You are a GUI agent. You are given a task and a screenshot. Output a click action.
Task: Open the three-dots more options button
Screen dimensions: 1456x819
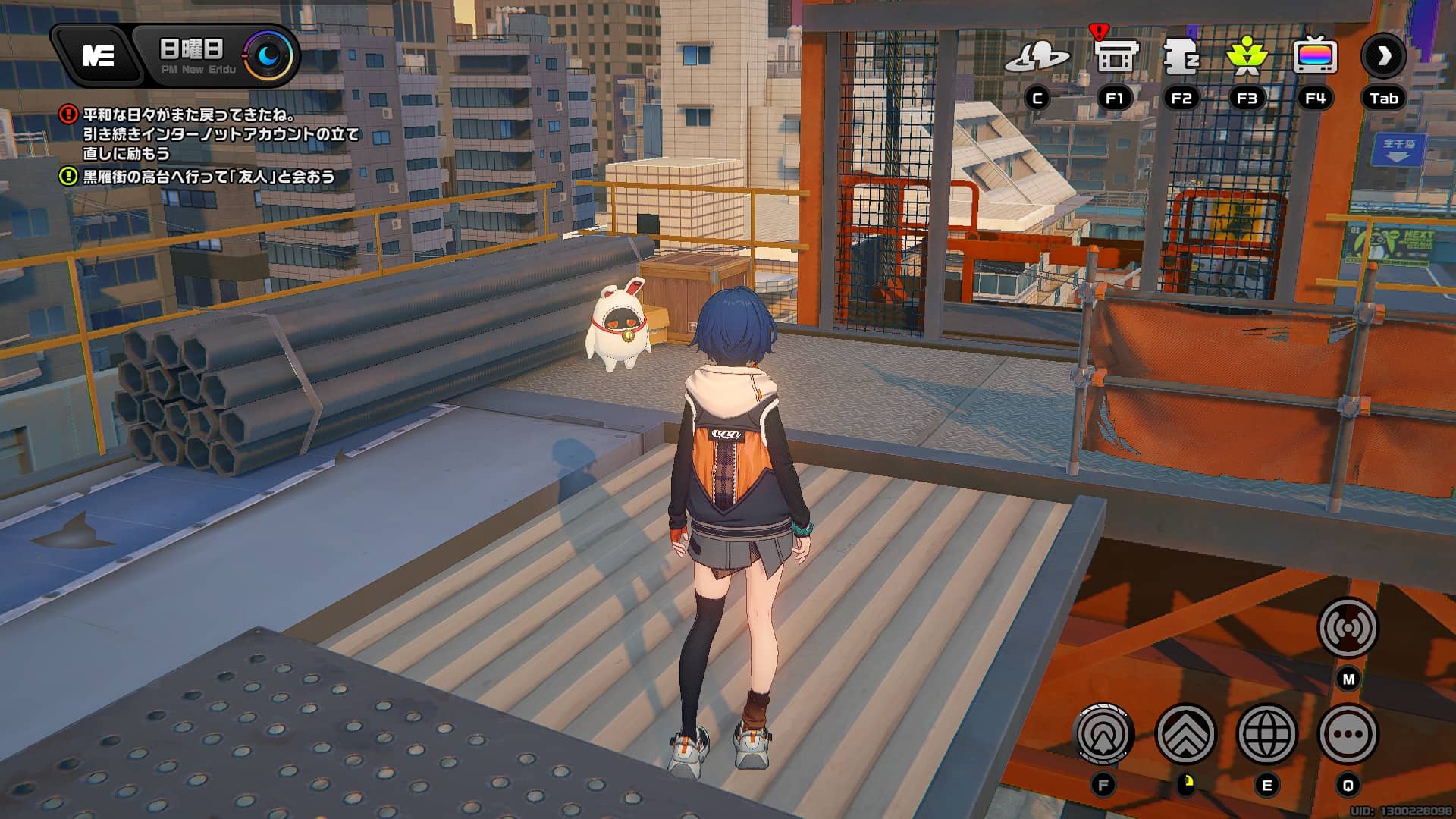pos(1348,734)
